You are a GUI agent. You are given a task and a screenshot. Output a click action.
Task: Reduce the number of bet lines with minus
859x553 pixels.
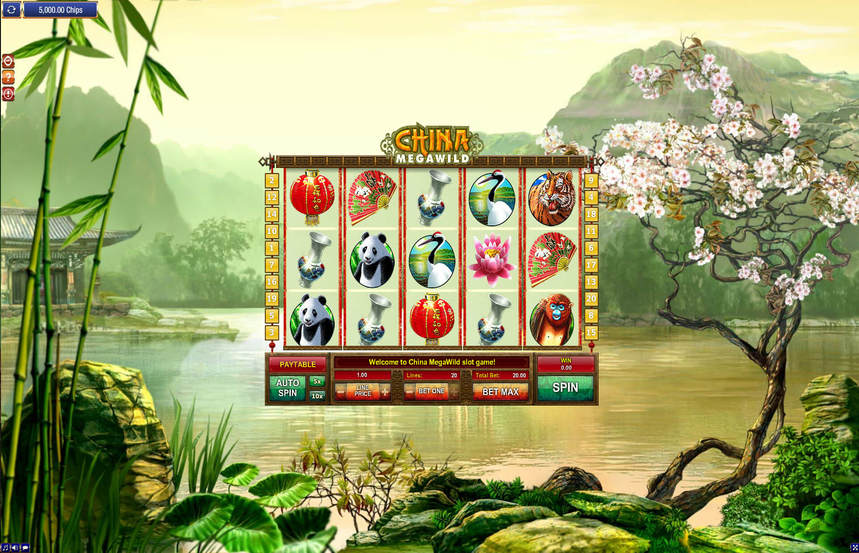click(410, 392)
